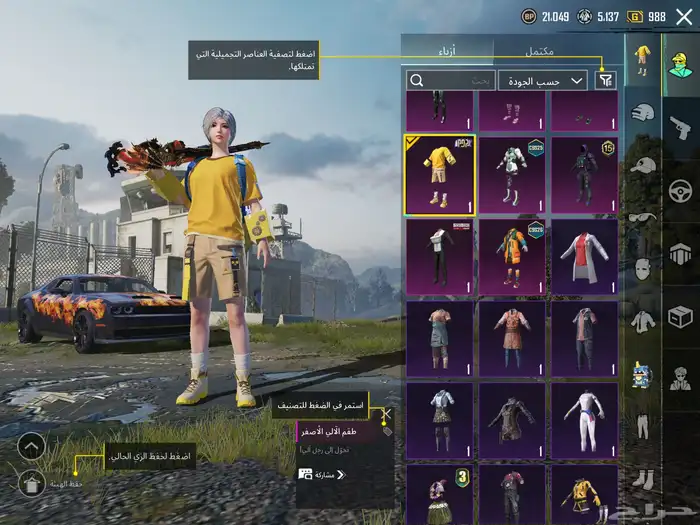
Task: Save the current look with حفظ الهيئة
Action: [31, 484]
